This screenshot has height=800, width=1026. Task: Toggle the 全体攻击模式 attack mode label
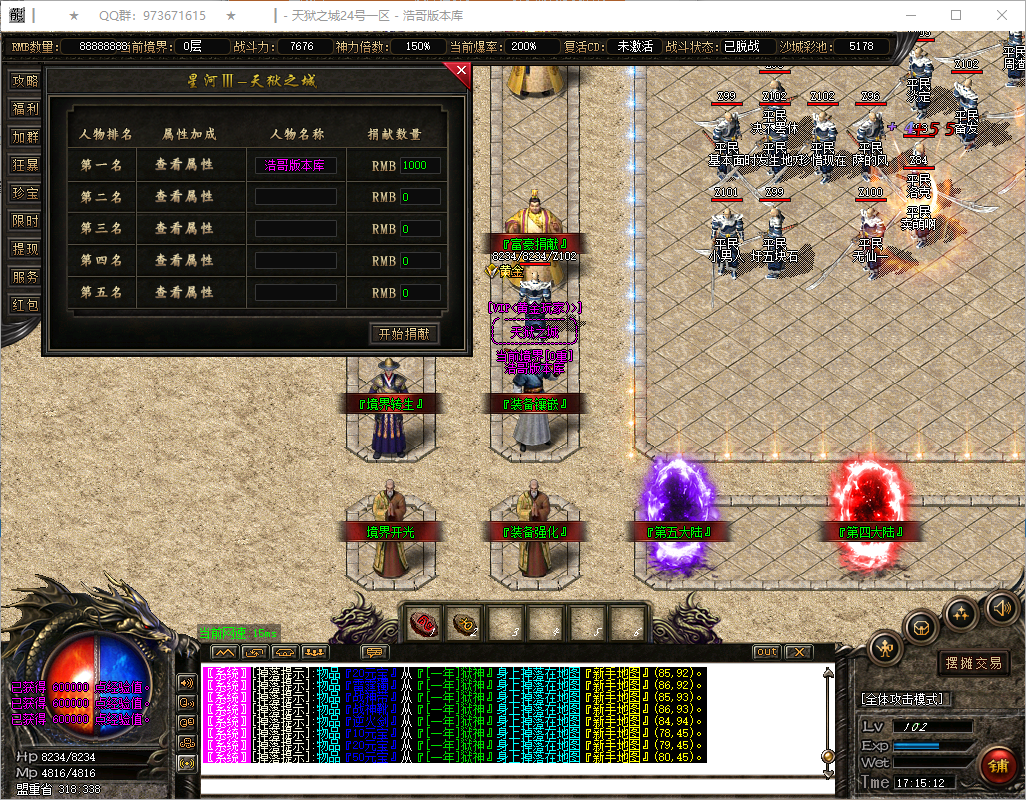(905, 699)
